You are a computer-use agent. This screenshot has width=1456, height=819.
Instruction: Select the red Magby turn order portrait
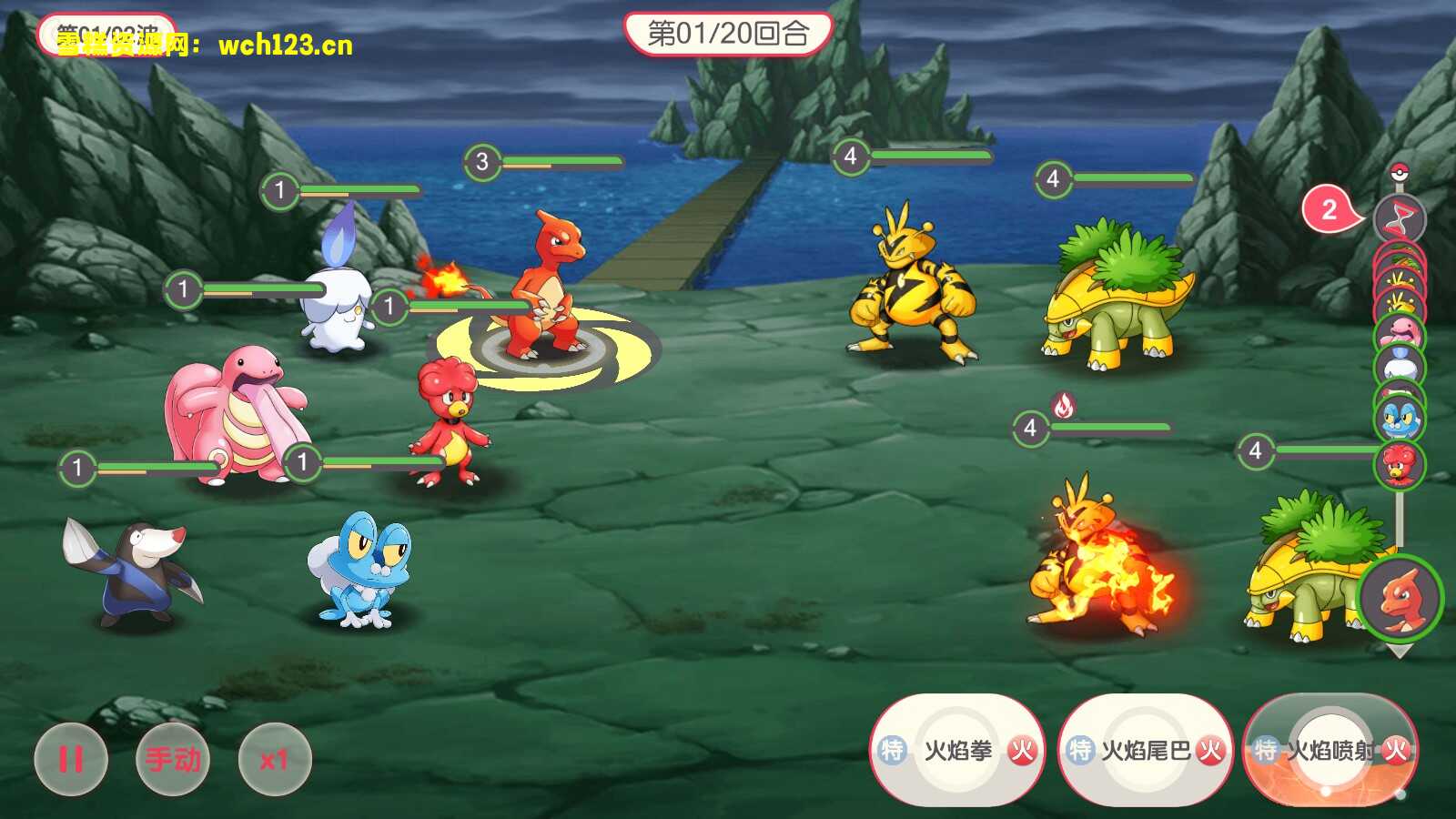pyautogui.click(x=1399, y=464)
